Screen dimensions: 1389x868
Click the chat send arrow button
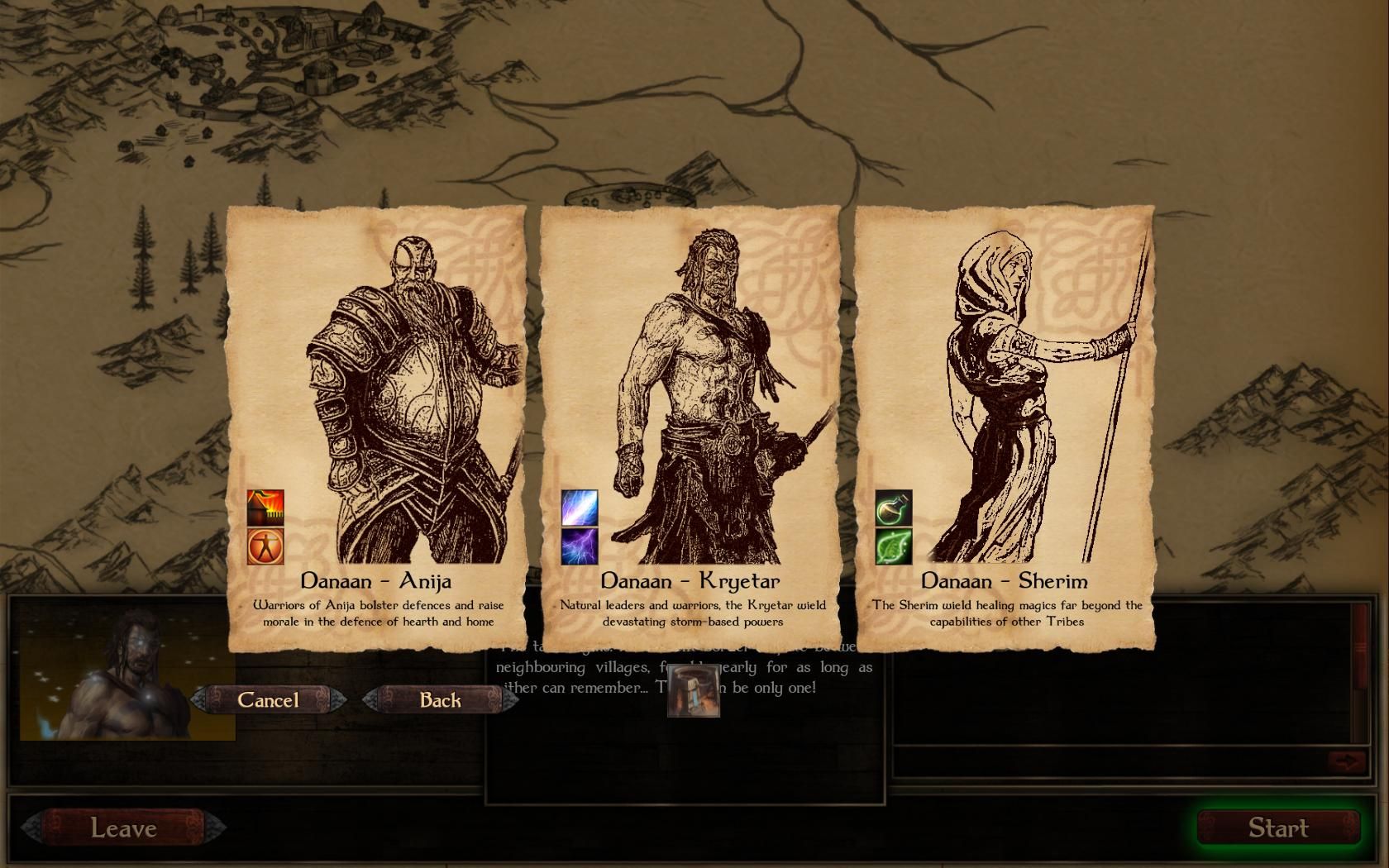(1347, 761)
